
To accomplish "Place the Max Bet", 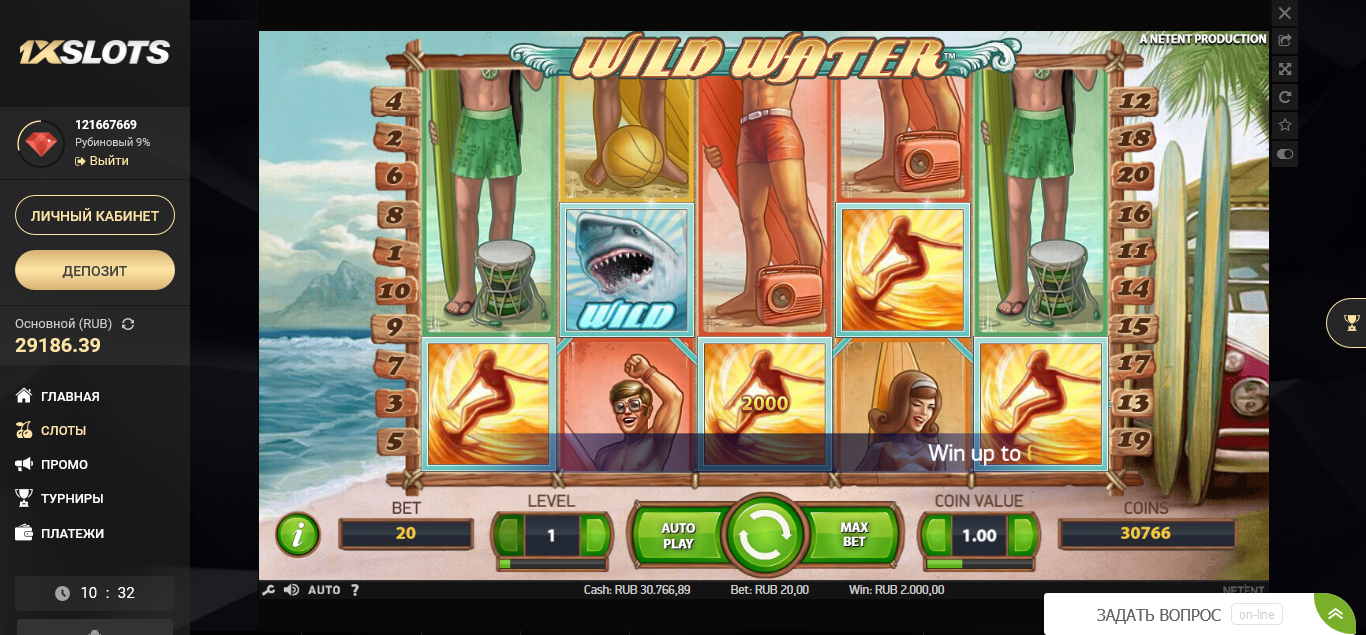I will tap(854, 534).
